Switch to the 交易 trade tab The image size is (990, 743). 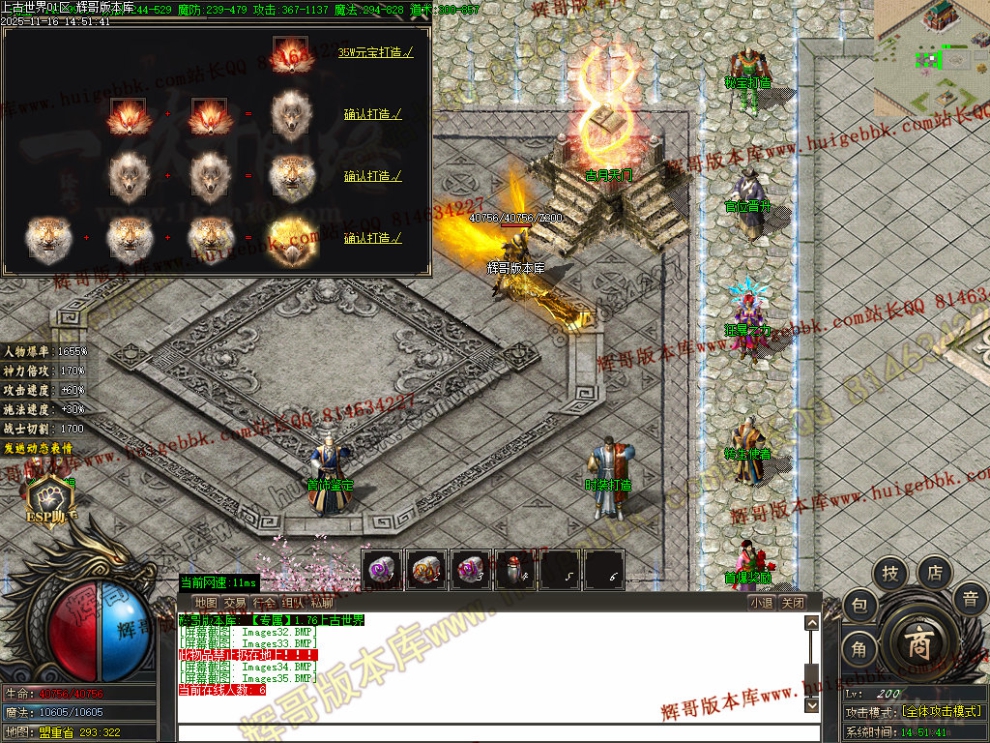[235, 603]
